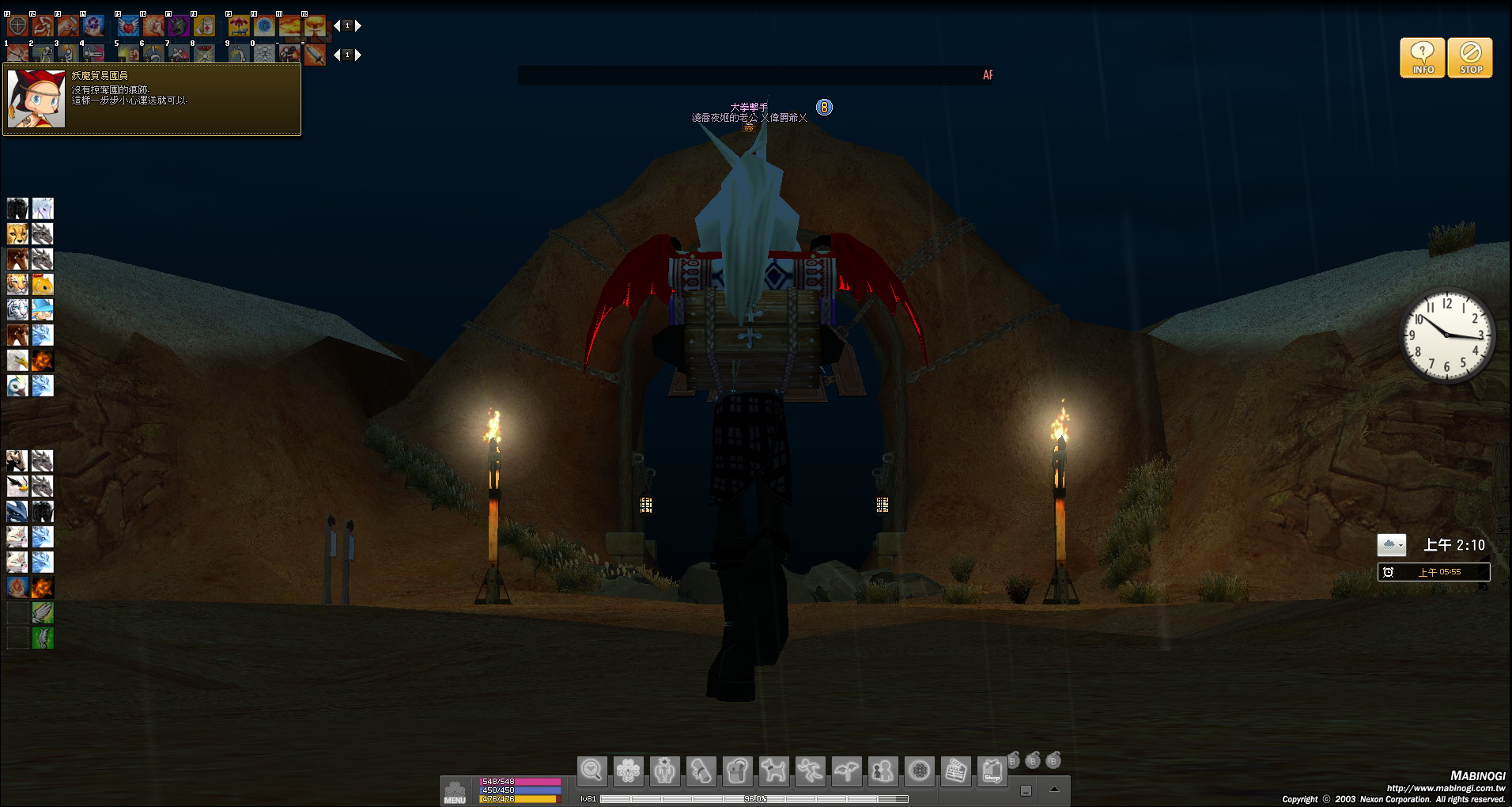Open the quest scroll icon
1512x807 pixels.
pyautogui.click(x=701, y=771)
